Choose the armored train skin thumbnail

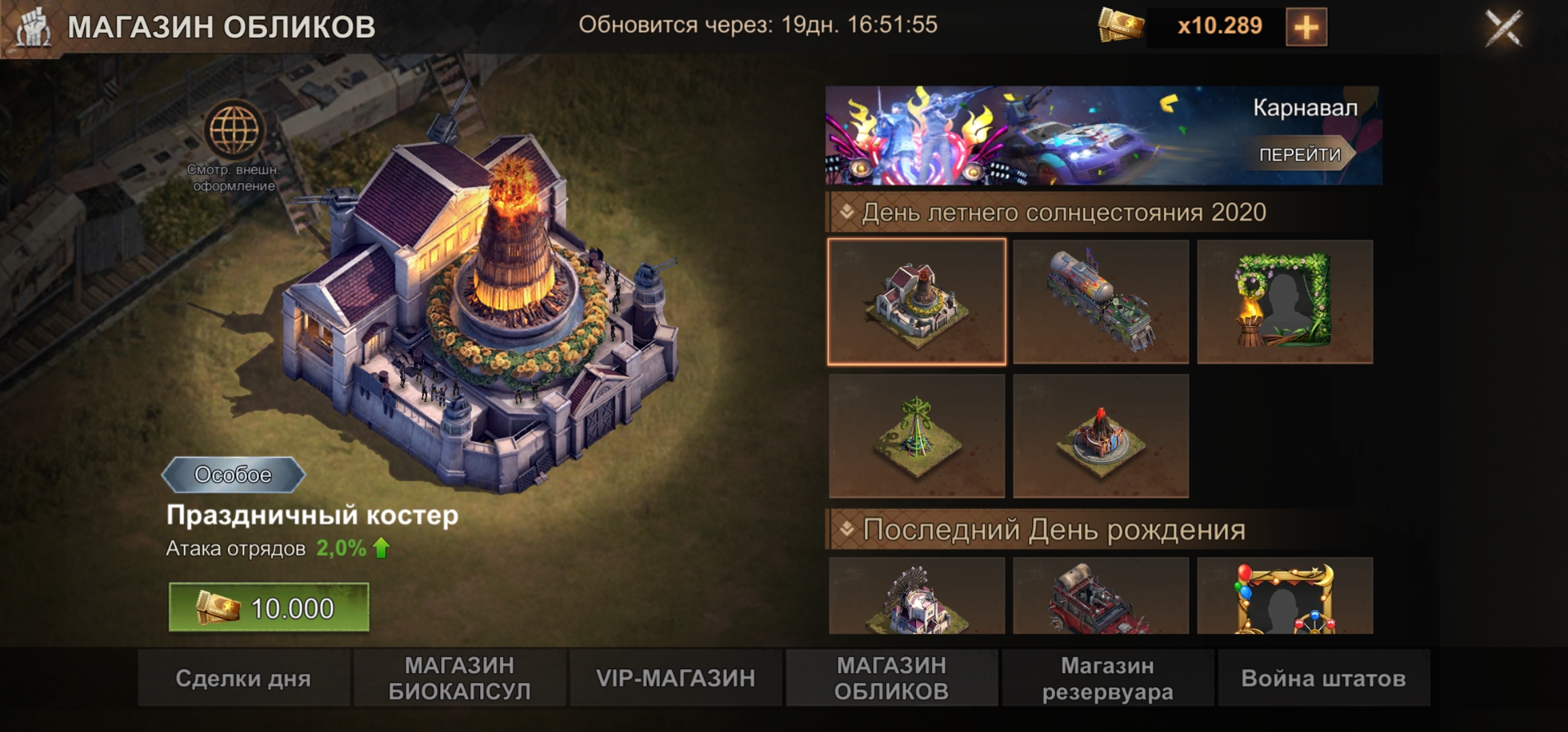(1101, 302)
